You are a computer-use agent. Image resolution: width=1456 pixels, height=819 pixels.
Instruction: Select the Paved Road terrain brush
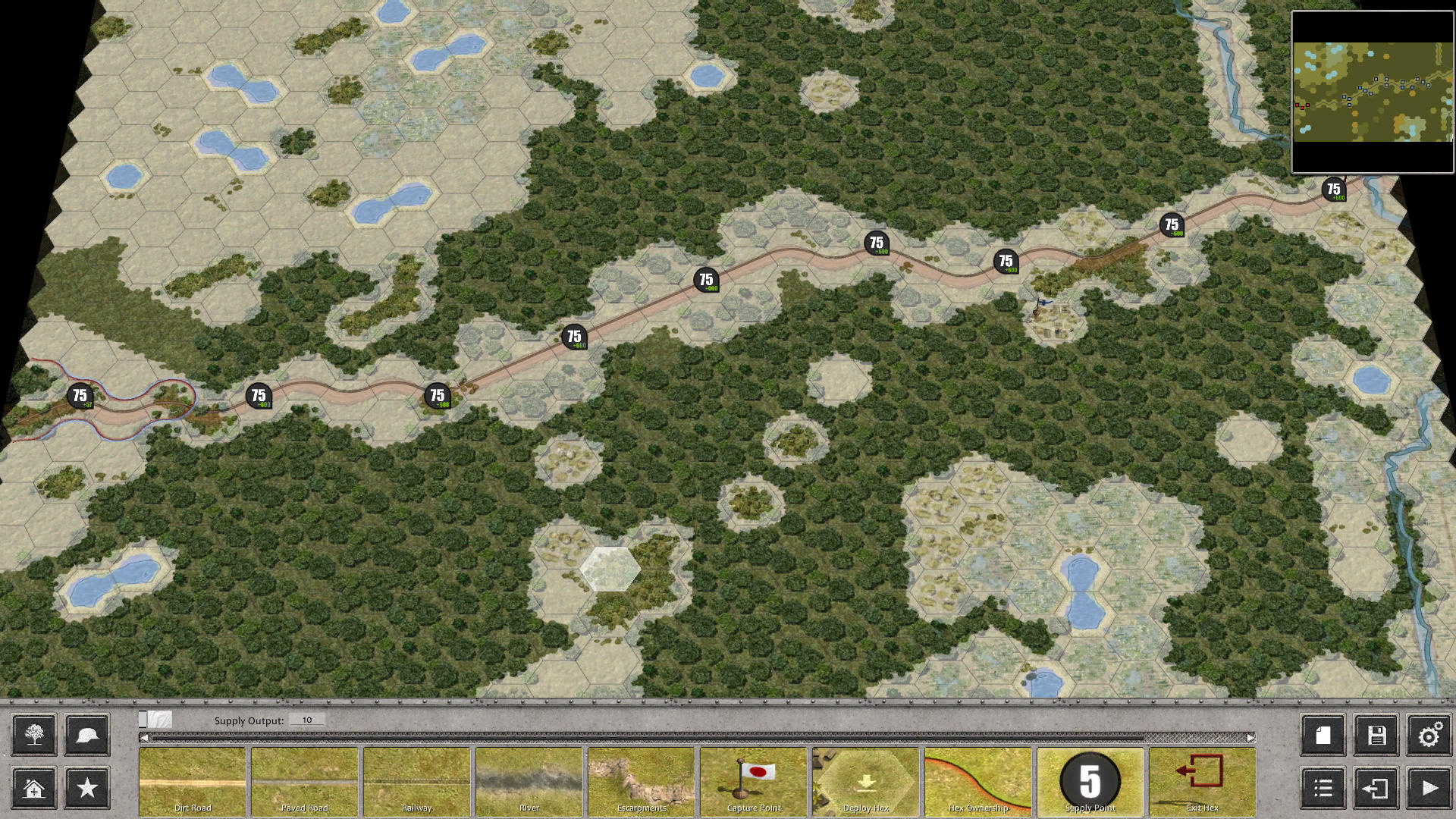pyautogui.click(x=304, y=781)
